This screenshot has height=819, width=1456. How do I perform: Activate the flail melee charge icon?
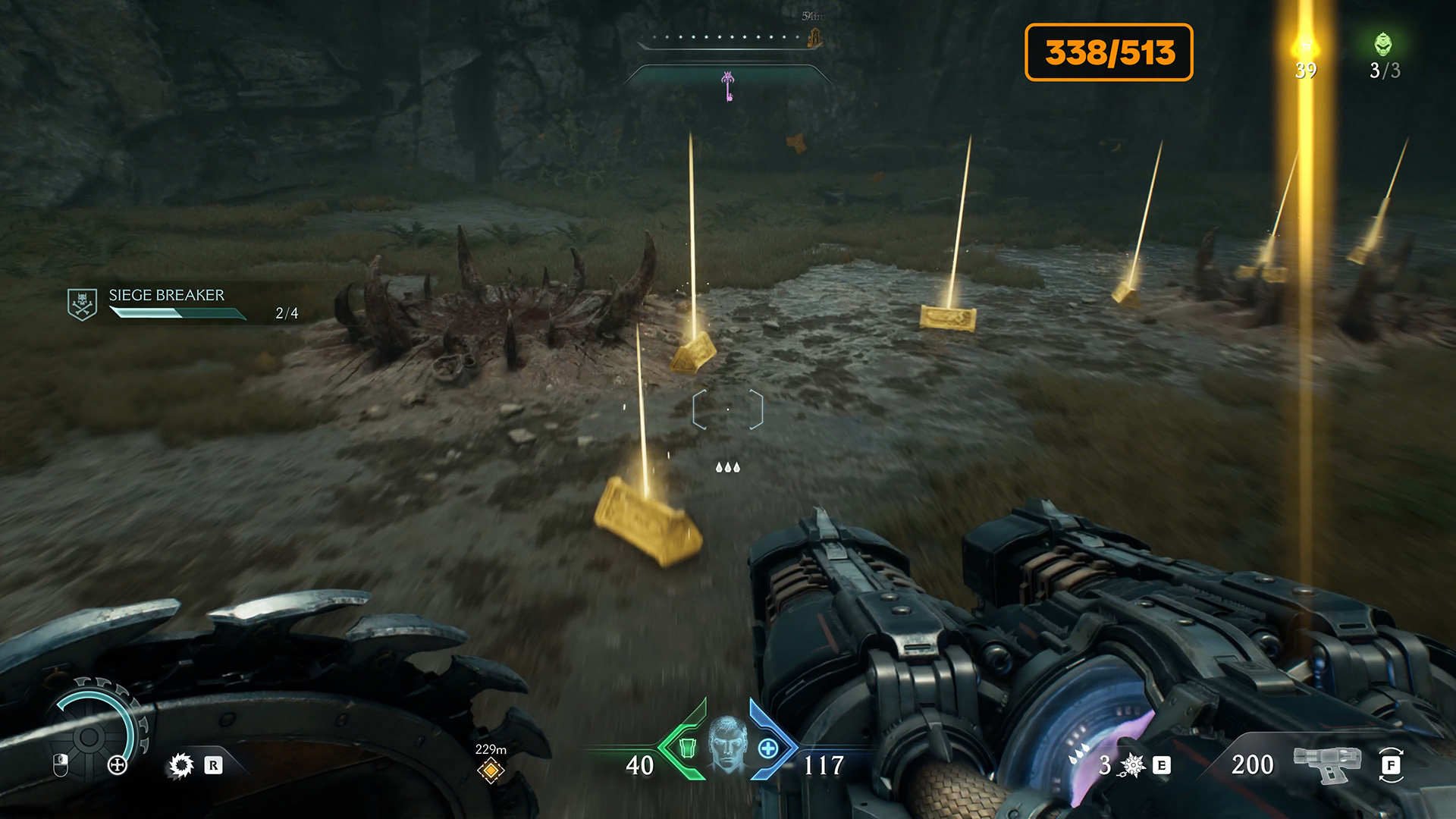coord(1132,765)
